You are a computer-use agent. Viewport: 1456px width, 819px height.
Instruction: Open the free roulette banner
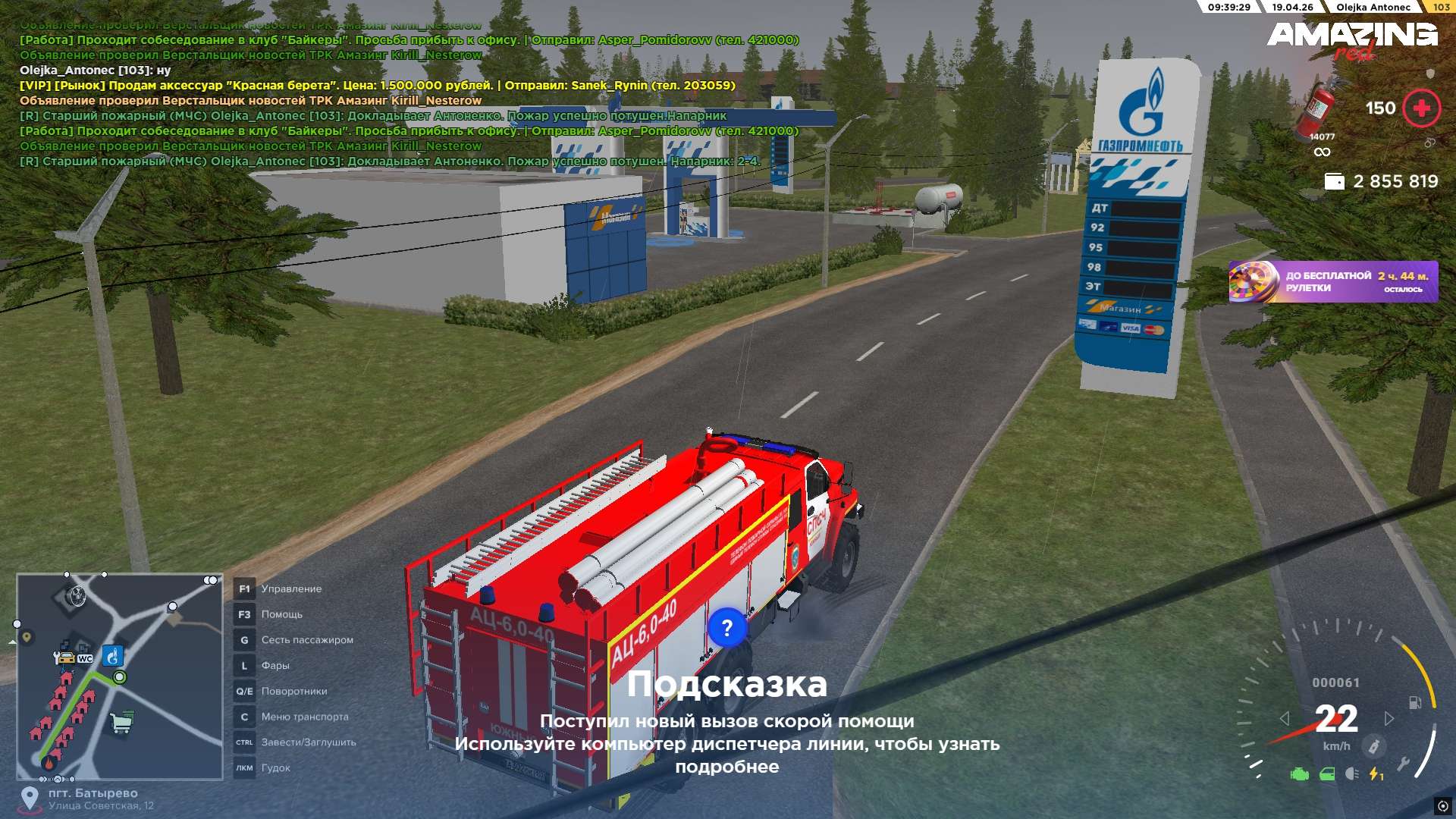pos(1332,281)
